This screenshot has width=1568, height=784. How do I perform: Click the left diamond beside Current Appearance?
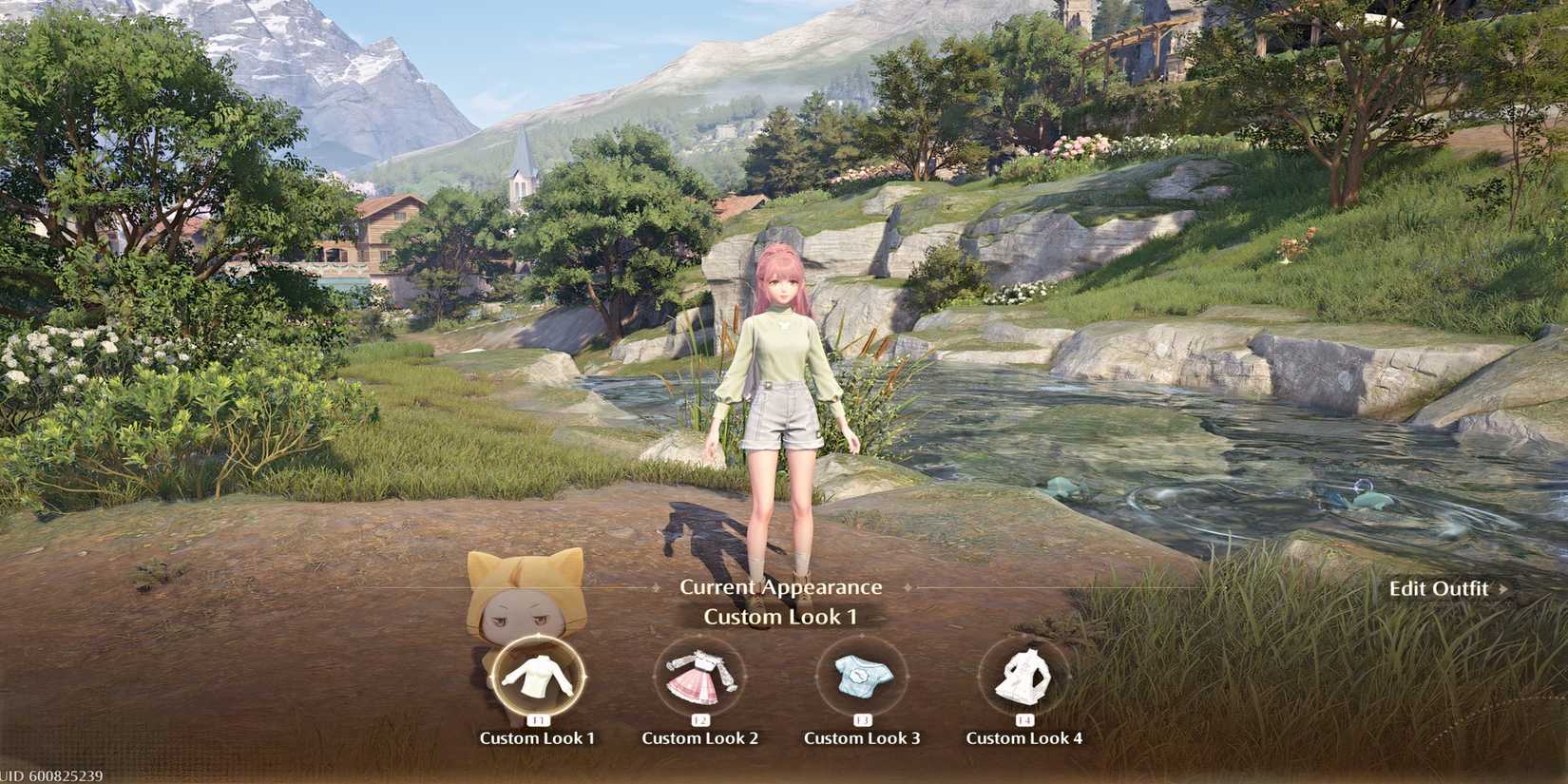tap(655, 587)
